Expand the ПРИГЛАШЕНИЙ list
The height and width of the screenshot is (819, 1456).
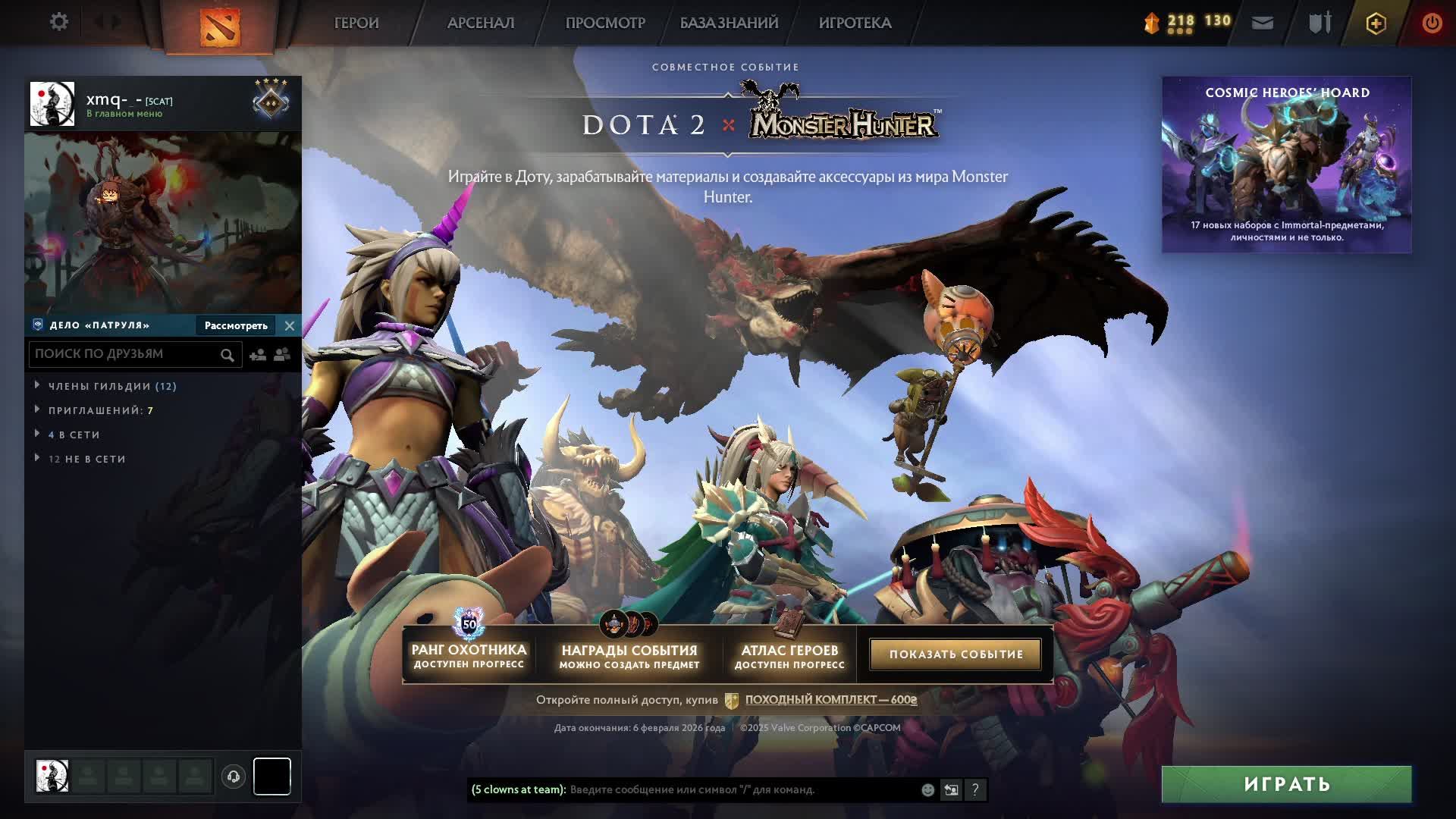pos(100,410)
